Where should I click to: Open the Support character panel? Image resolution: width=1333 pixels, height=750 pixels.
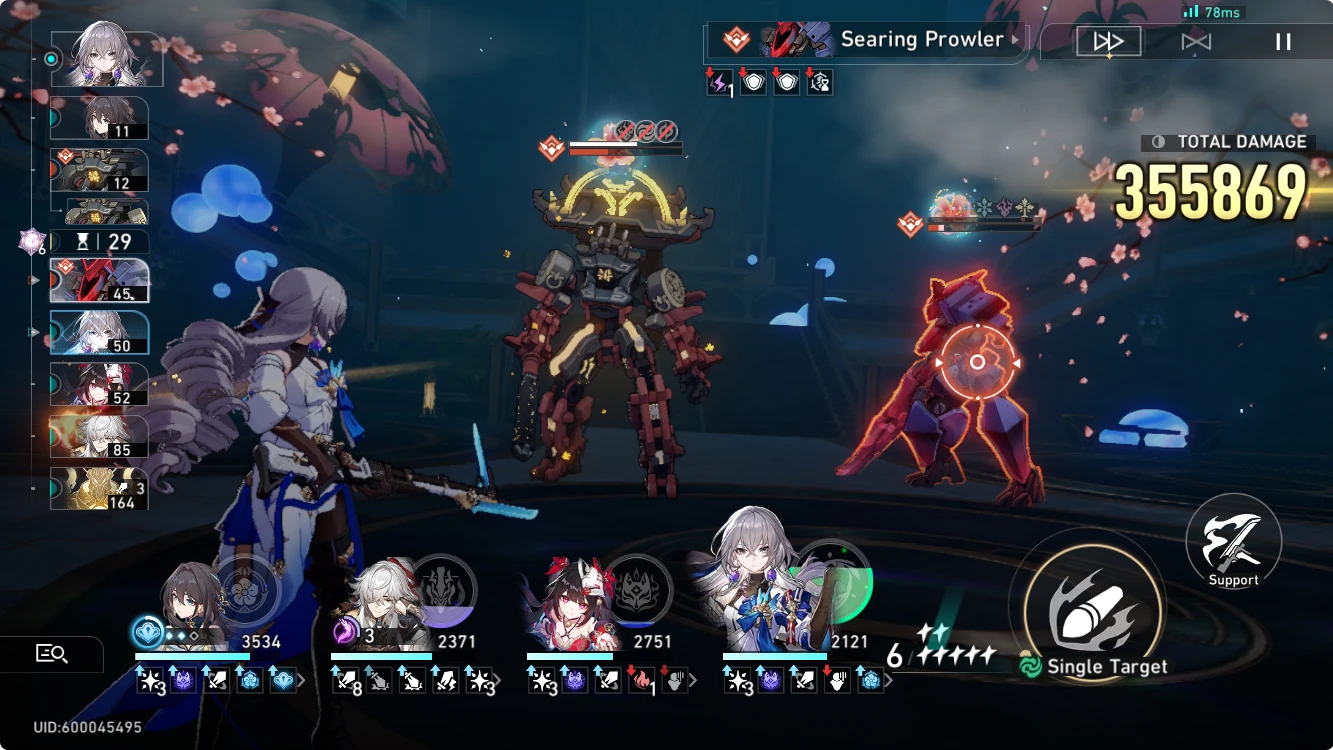click(x=1233, y=541)
